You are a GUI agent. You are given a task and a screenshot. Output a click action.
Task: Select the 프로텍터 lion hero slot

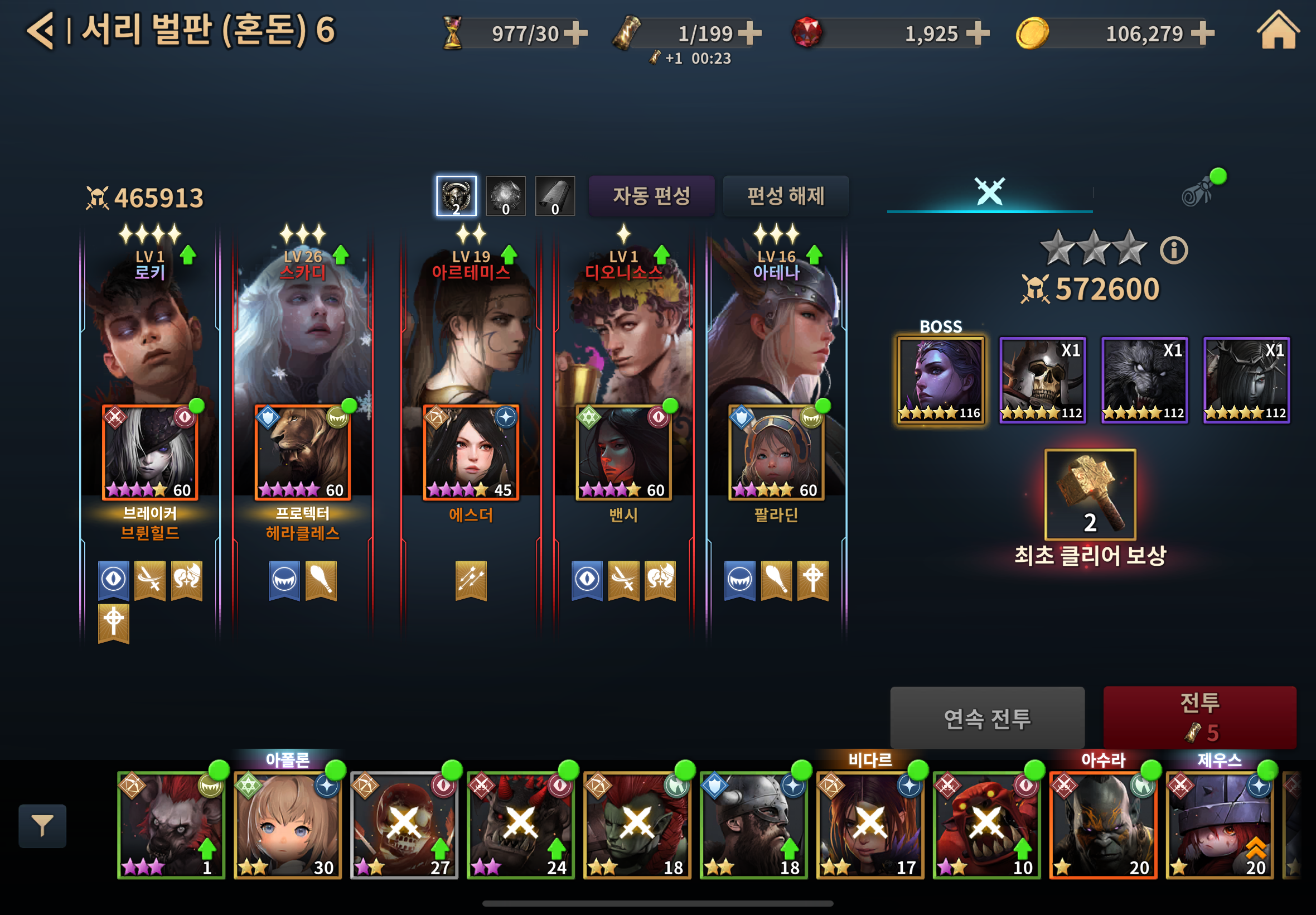(302, 452)
